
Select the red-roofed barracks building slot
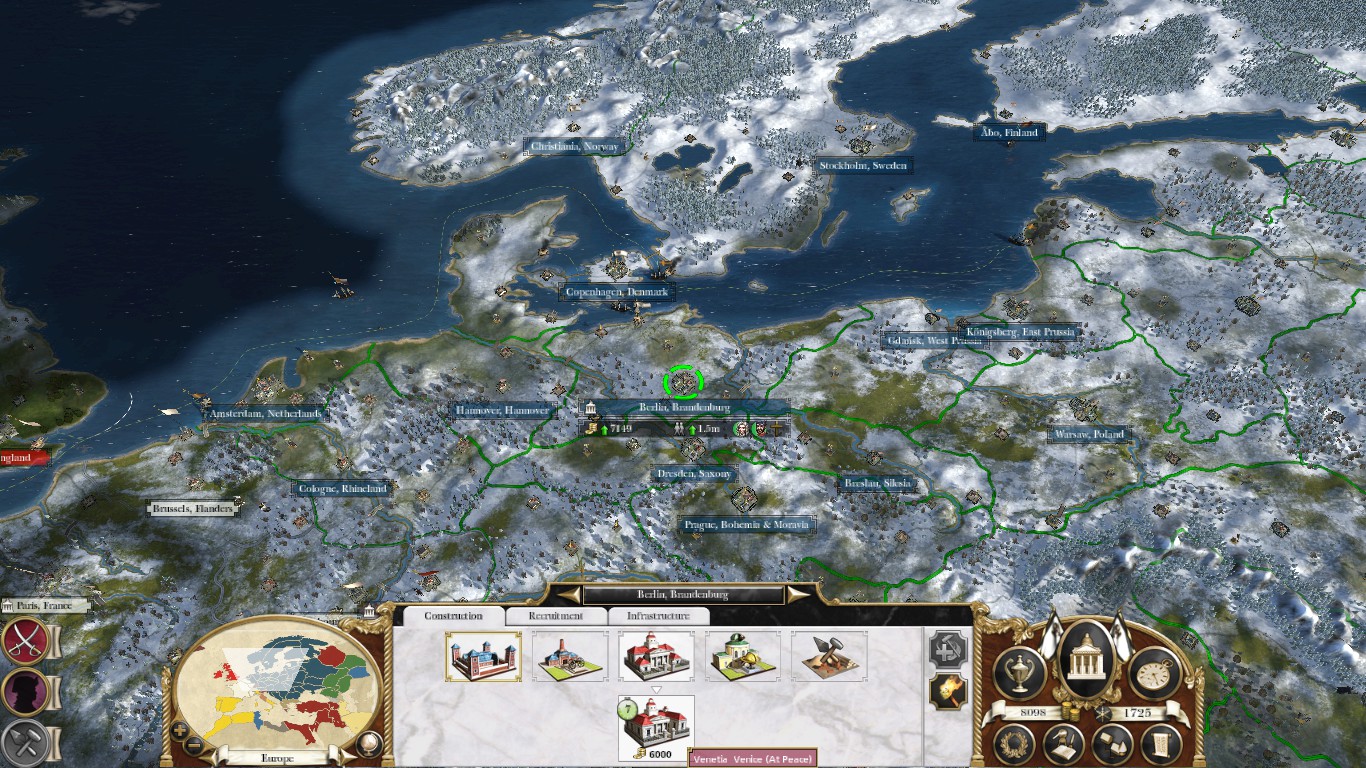[x=656, y=656]
